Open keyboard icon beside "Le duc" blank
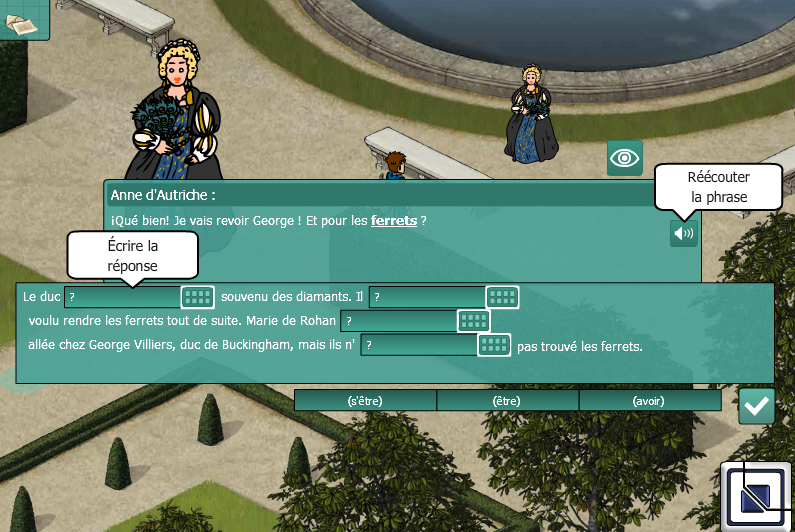The width and height of the screenshot is (795, 532). [x=198, y=297]
